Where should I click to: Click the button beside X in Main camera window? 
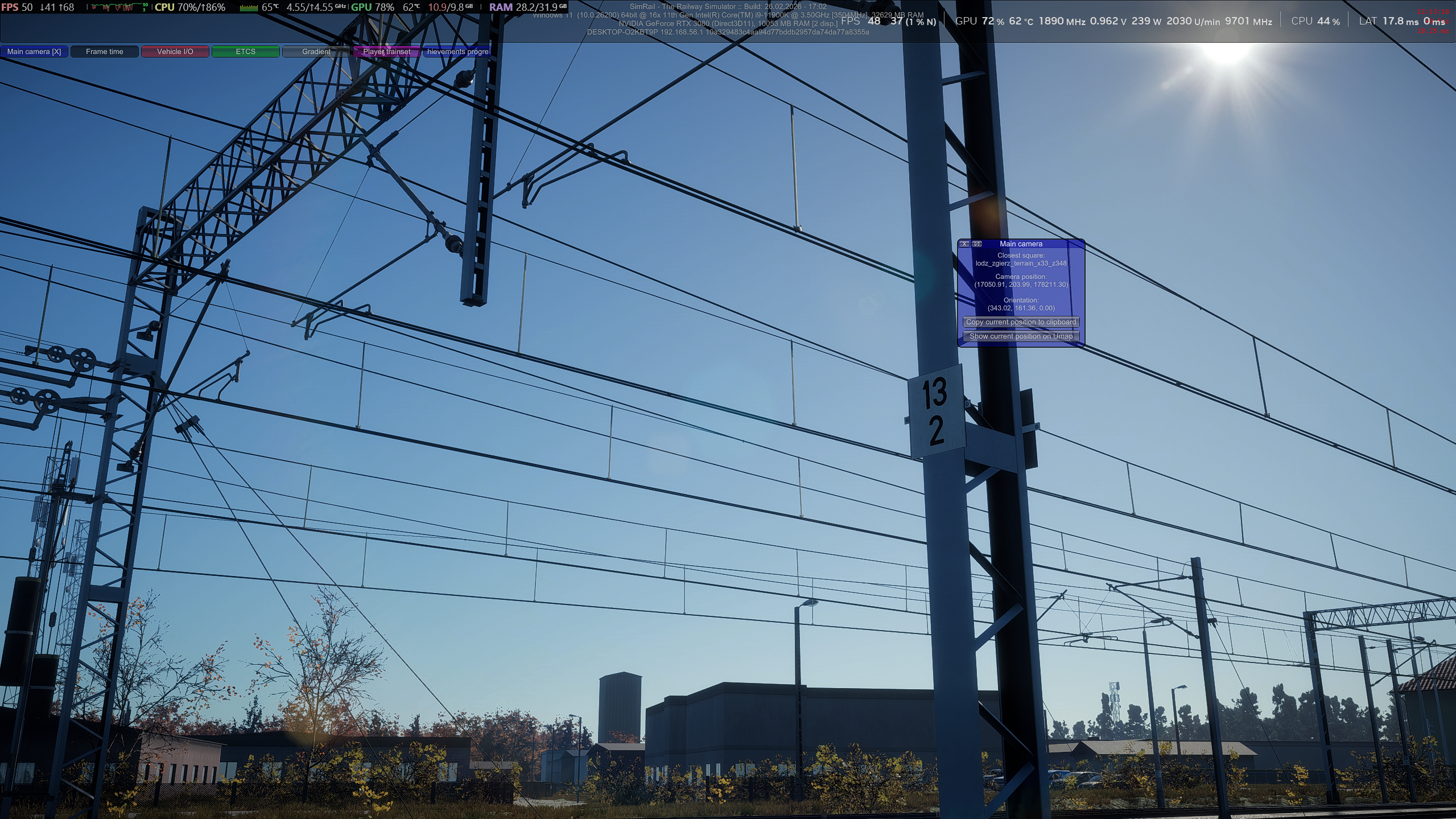(977, 244)
